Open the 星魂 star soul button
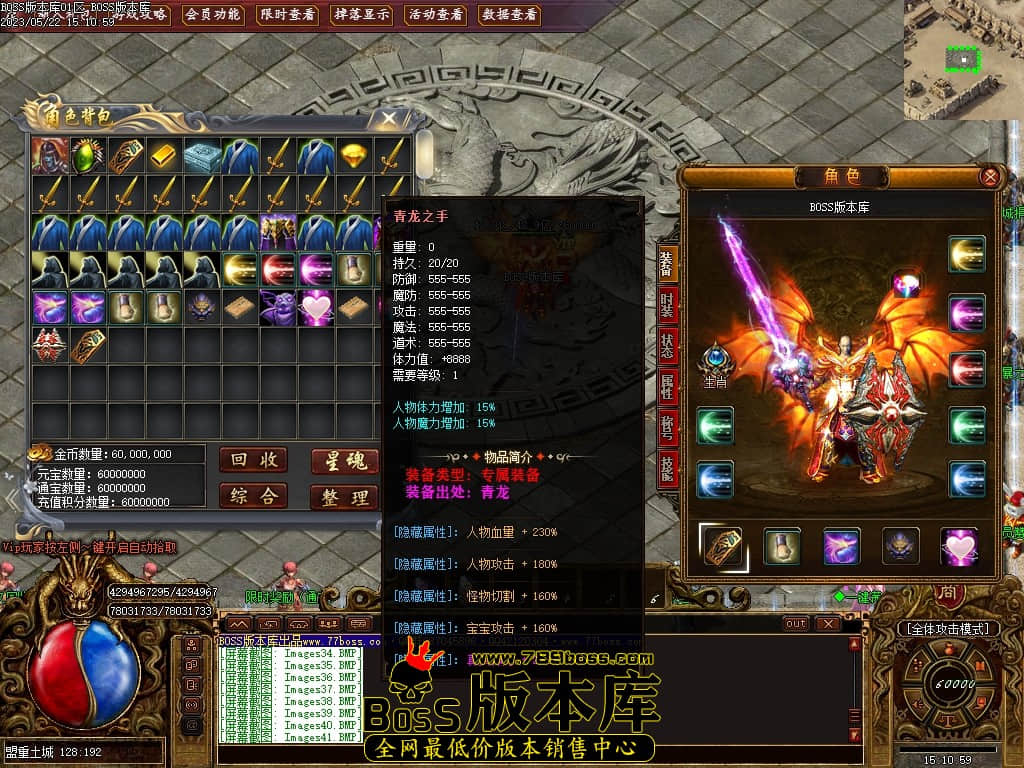1024x768 pixels. pos(344,461)
